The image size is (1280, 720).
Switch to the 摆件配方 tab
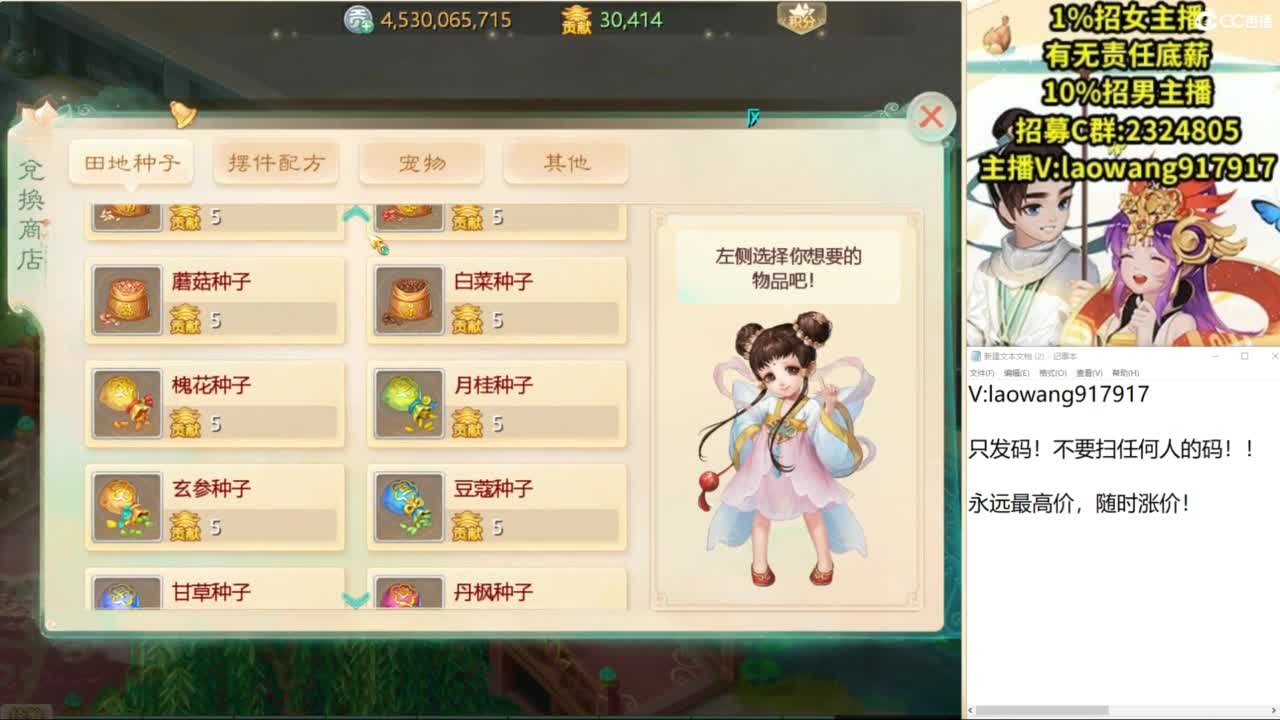coord(276,162)
